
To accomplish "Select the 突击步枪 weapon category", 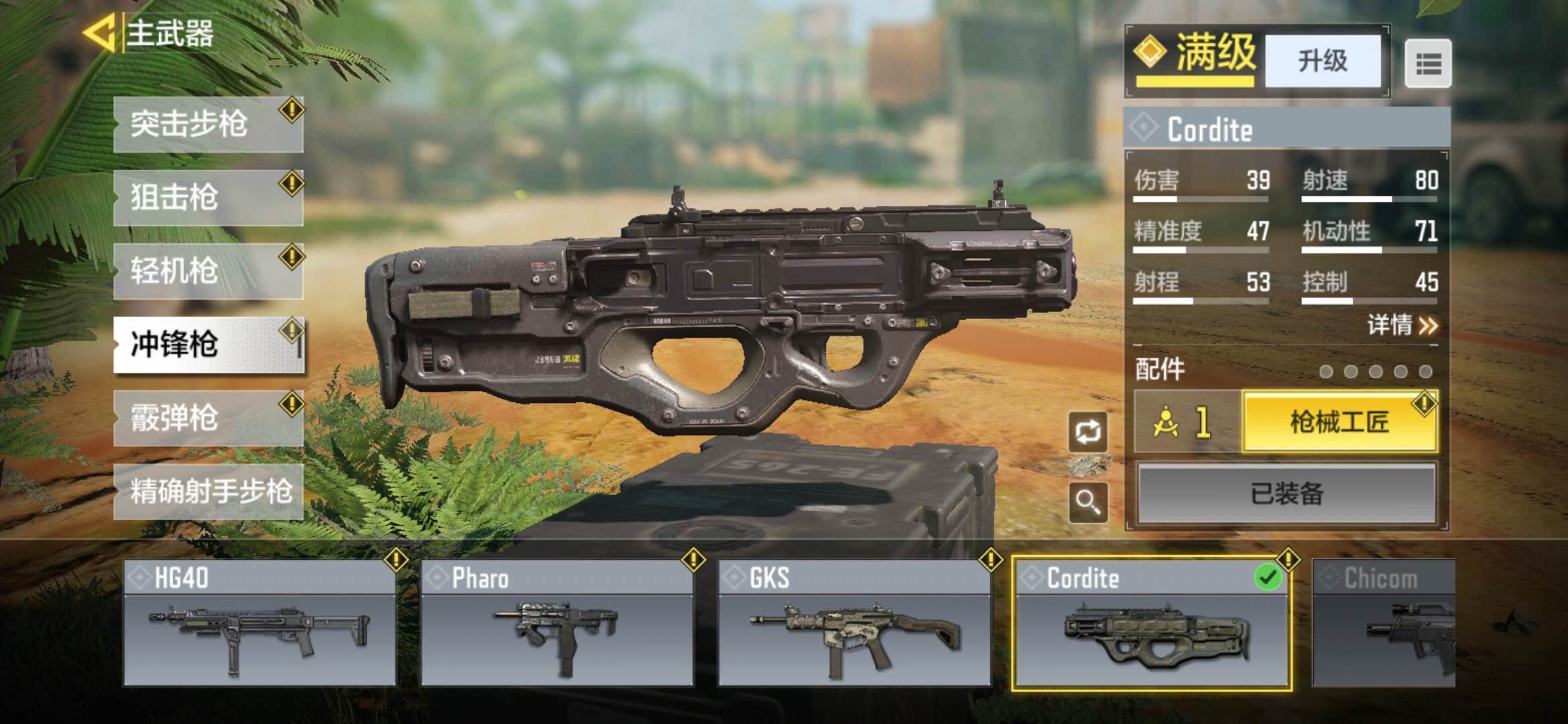I will pyautogui.click(x=208, y=125).
